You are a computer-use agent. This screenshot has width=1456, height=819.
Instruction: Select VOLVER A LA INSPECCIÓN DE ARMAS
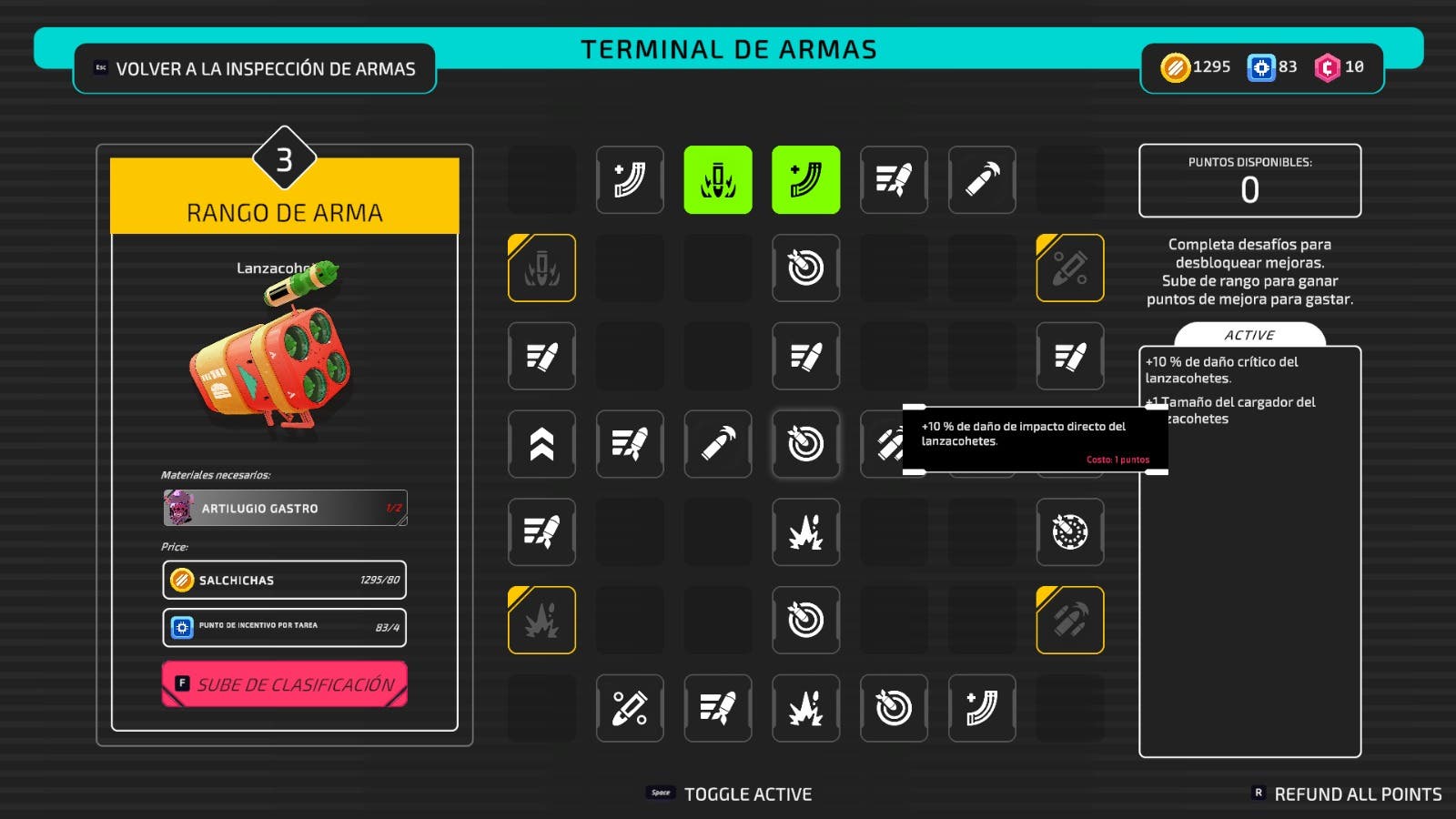tap(255, 67)
